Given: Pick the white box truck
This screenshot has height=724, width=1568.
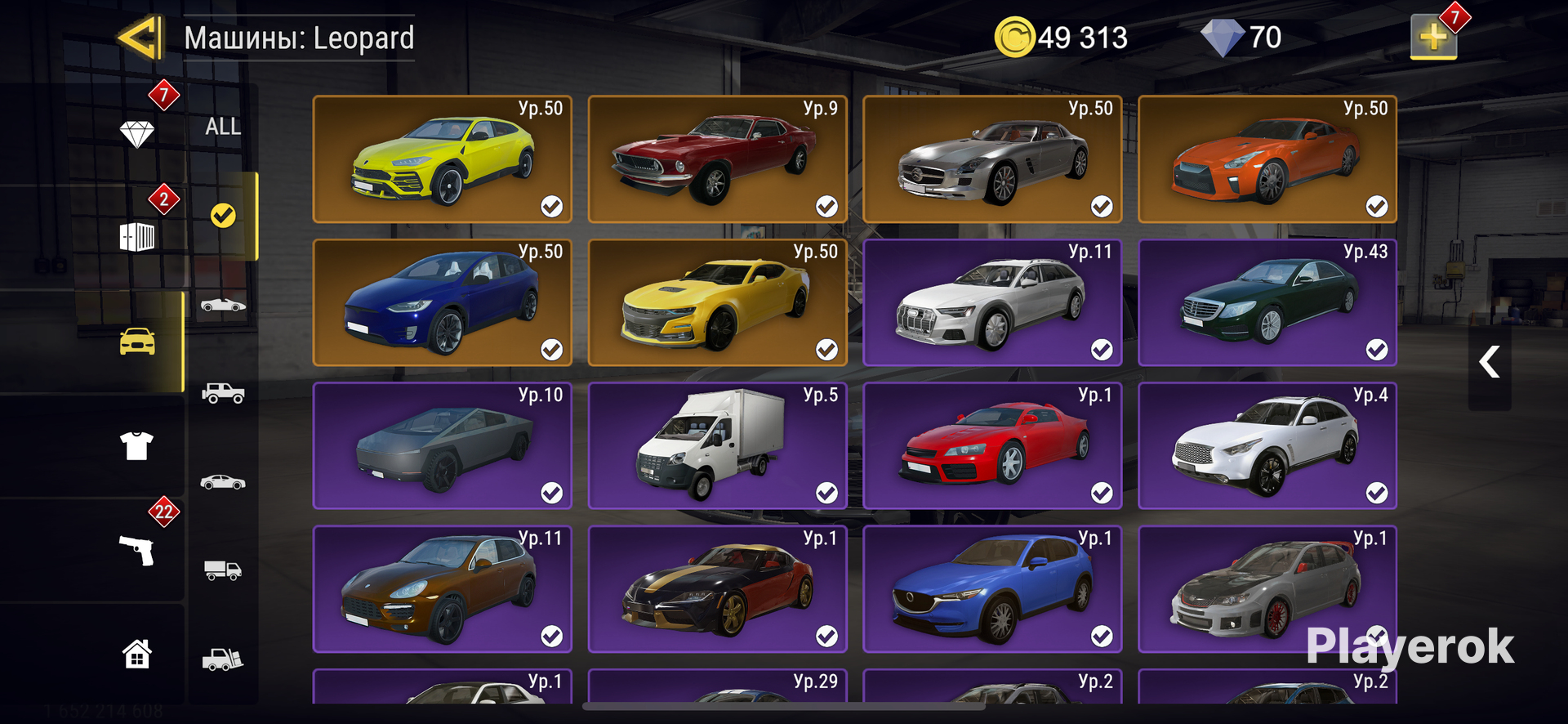Looking at the screenshot, I should [717, 445].
